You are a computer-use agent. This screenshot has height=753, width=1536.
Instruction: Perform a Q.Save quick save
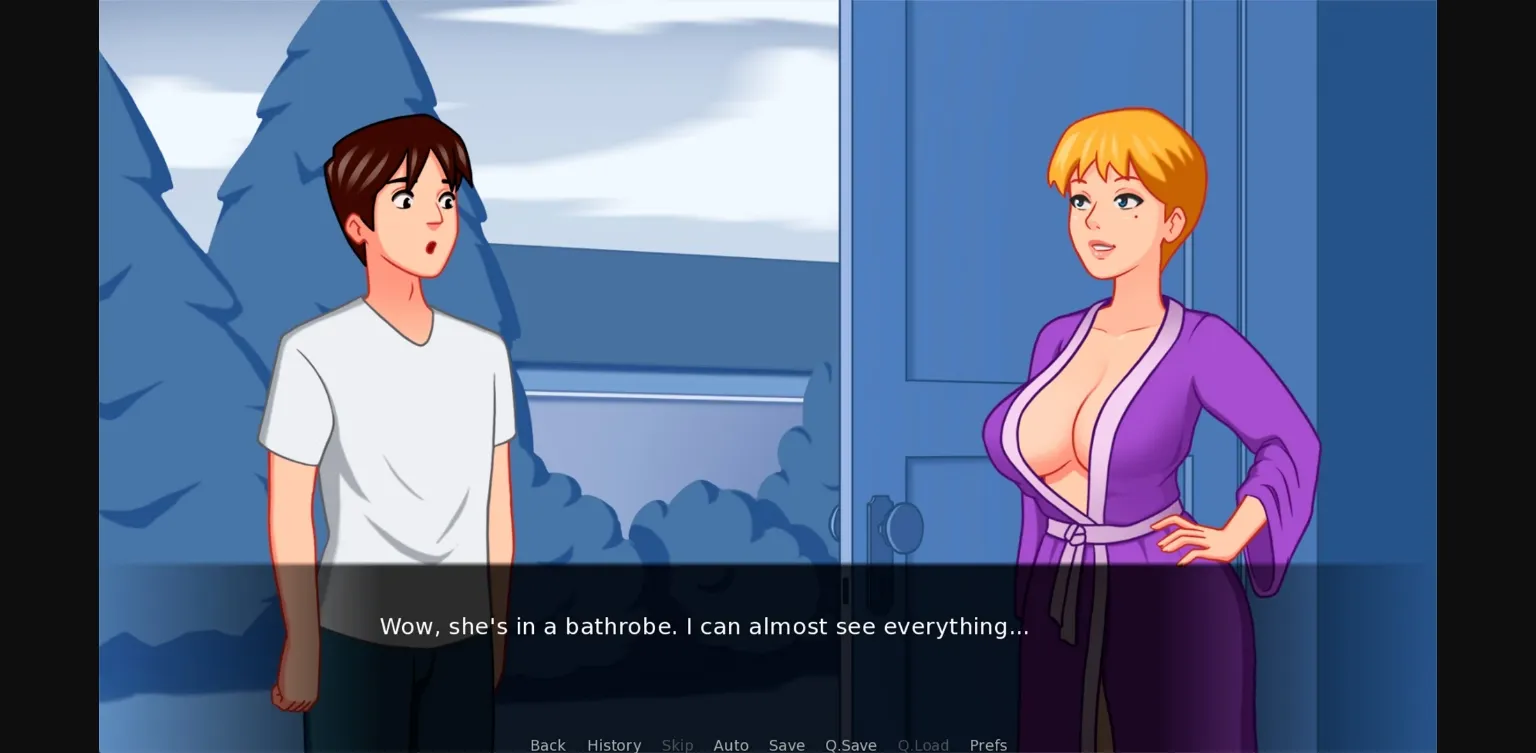pos(850,745)
